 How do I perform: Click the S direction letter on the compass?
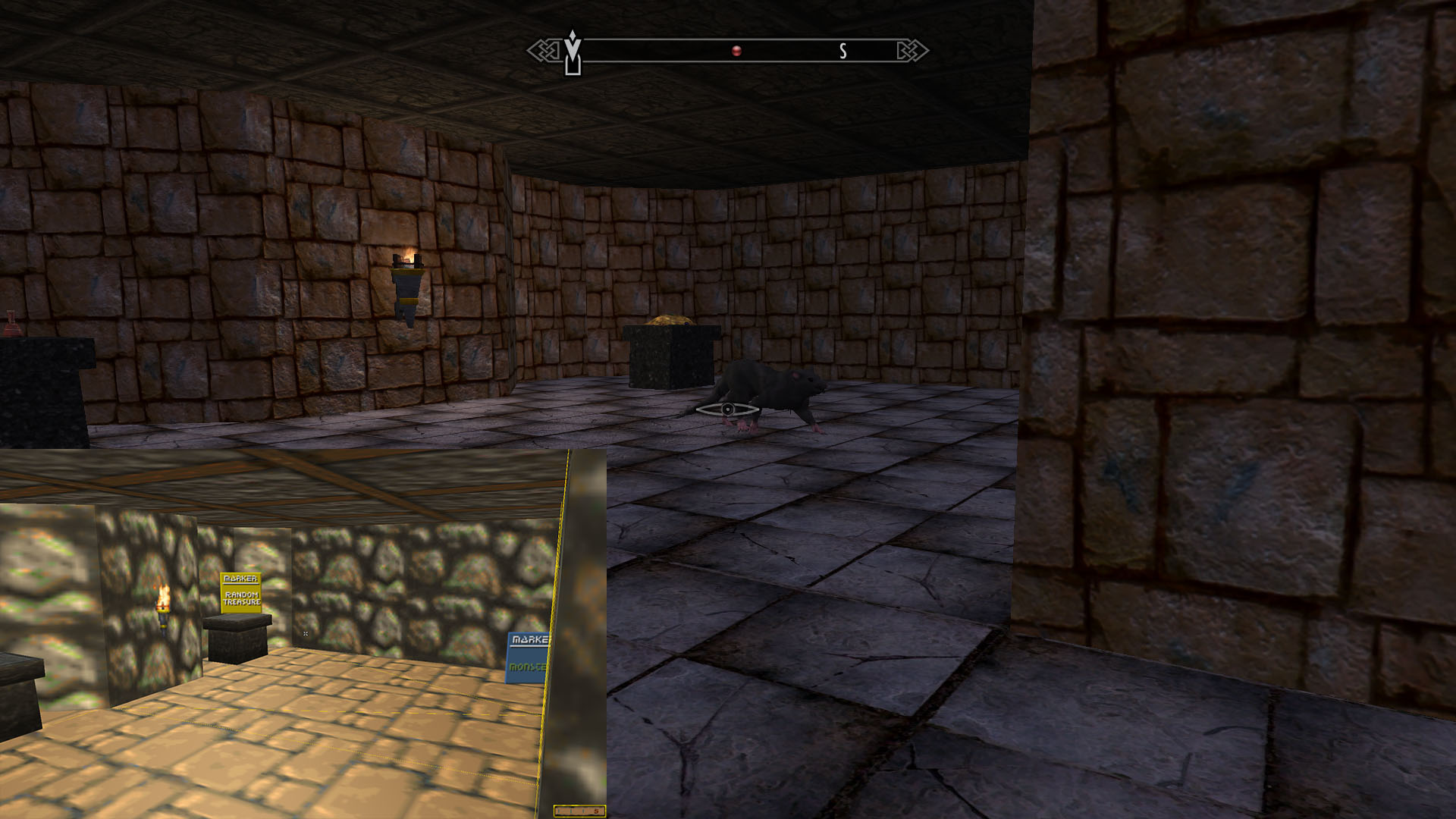[x=842, y=52]
